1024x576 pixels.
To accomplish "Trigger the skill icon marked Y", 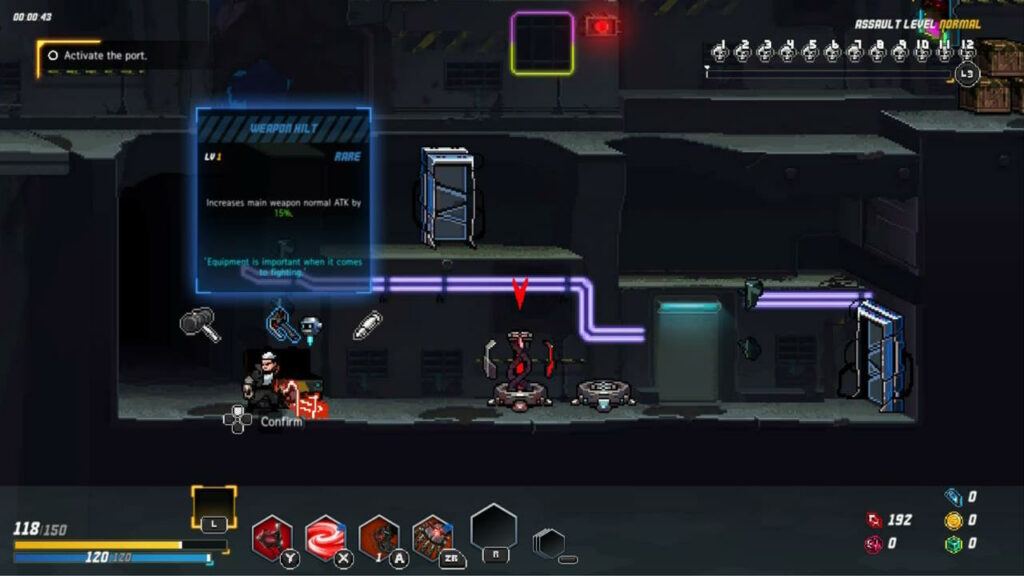I will pos(271,536).
